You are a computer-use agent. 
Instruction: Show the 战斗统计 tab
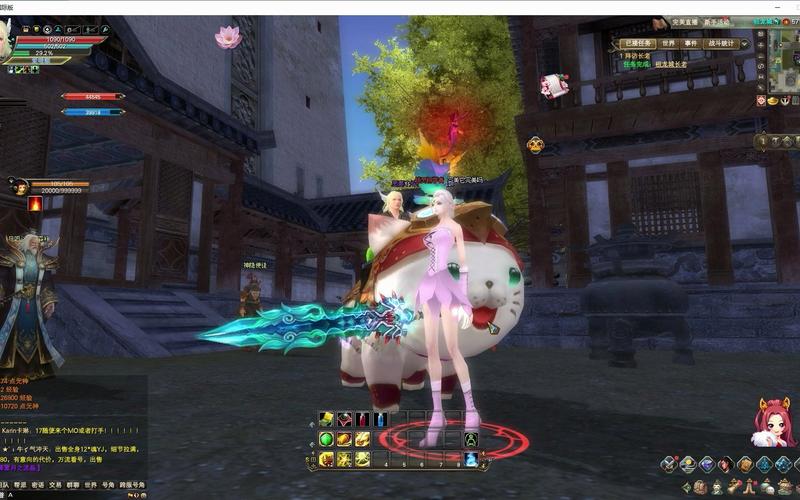(721, 44)
